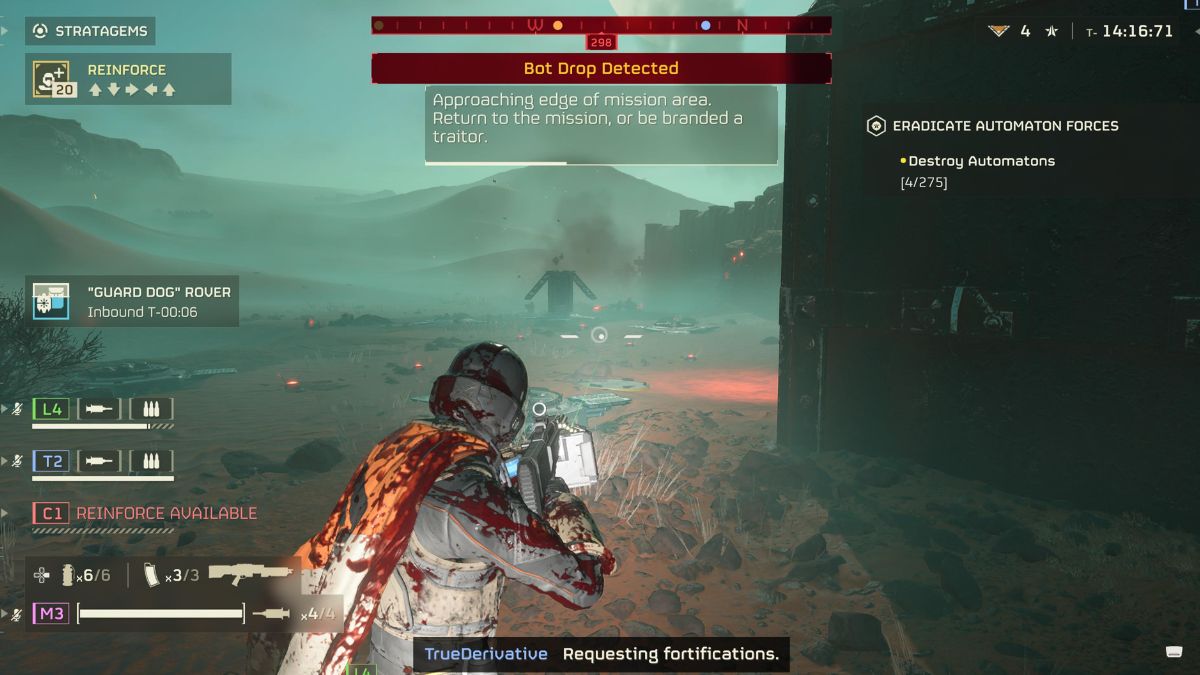
Task: Select the Guard Dog Rover stratagem icon
Action: (49, 301)
